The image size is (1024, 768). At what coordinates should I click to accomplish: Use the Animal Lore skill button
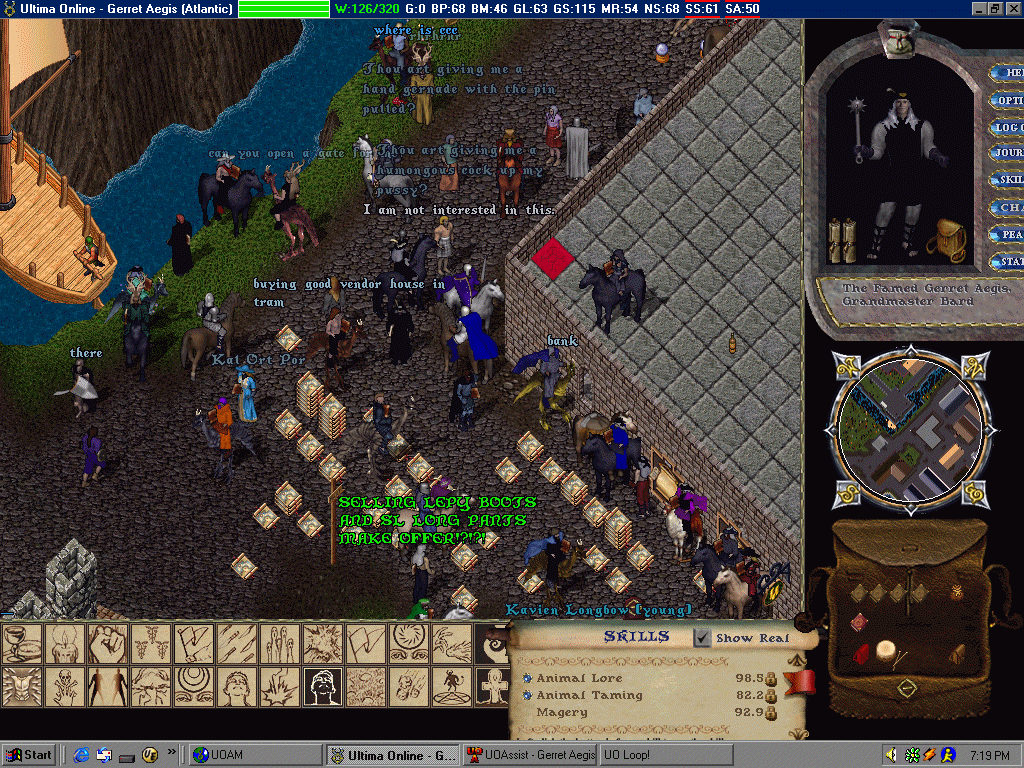(x=527, y=678)
